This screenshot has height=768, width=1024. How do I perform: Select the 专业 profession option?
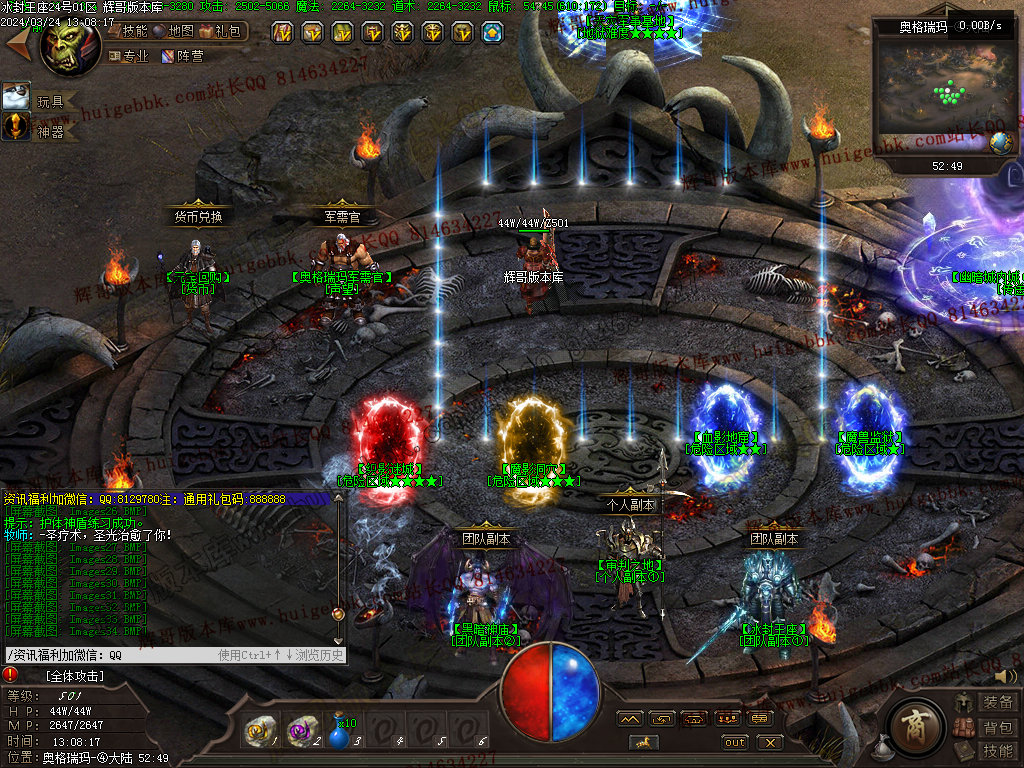(128, 56)
